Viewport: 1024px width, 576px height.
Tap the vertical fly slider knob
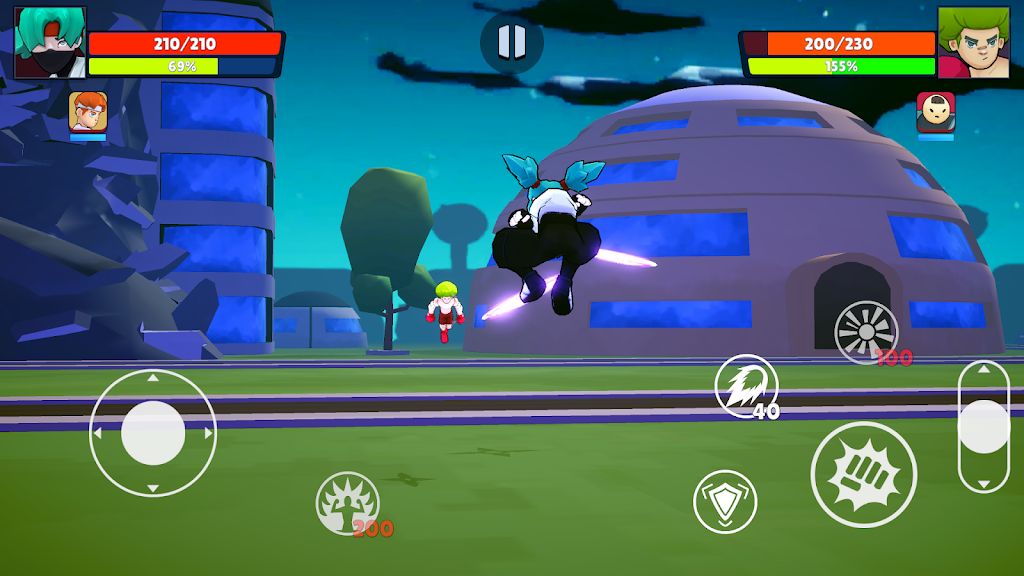[x=983, y=427]
